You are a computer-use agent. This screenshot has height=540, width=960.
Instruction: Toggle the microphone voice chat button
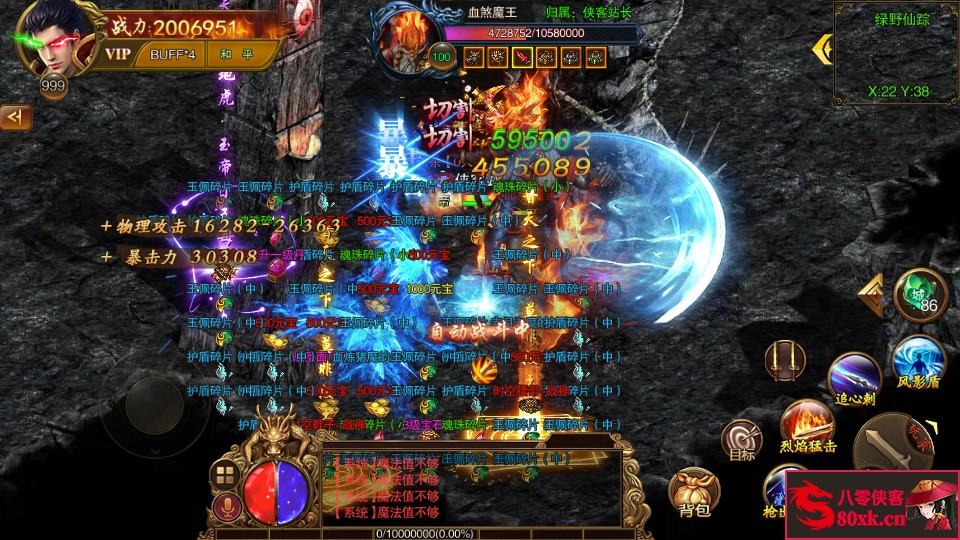point(227,507)
